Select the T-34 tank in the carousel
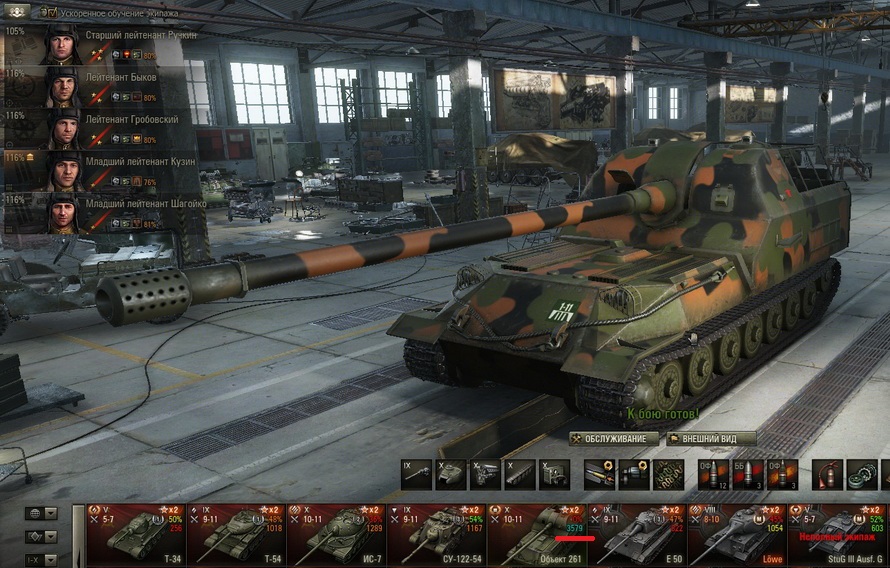The width and height of the screenshot is (890, 568). point(135,534)
